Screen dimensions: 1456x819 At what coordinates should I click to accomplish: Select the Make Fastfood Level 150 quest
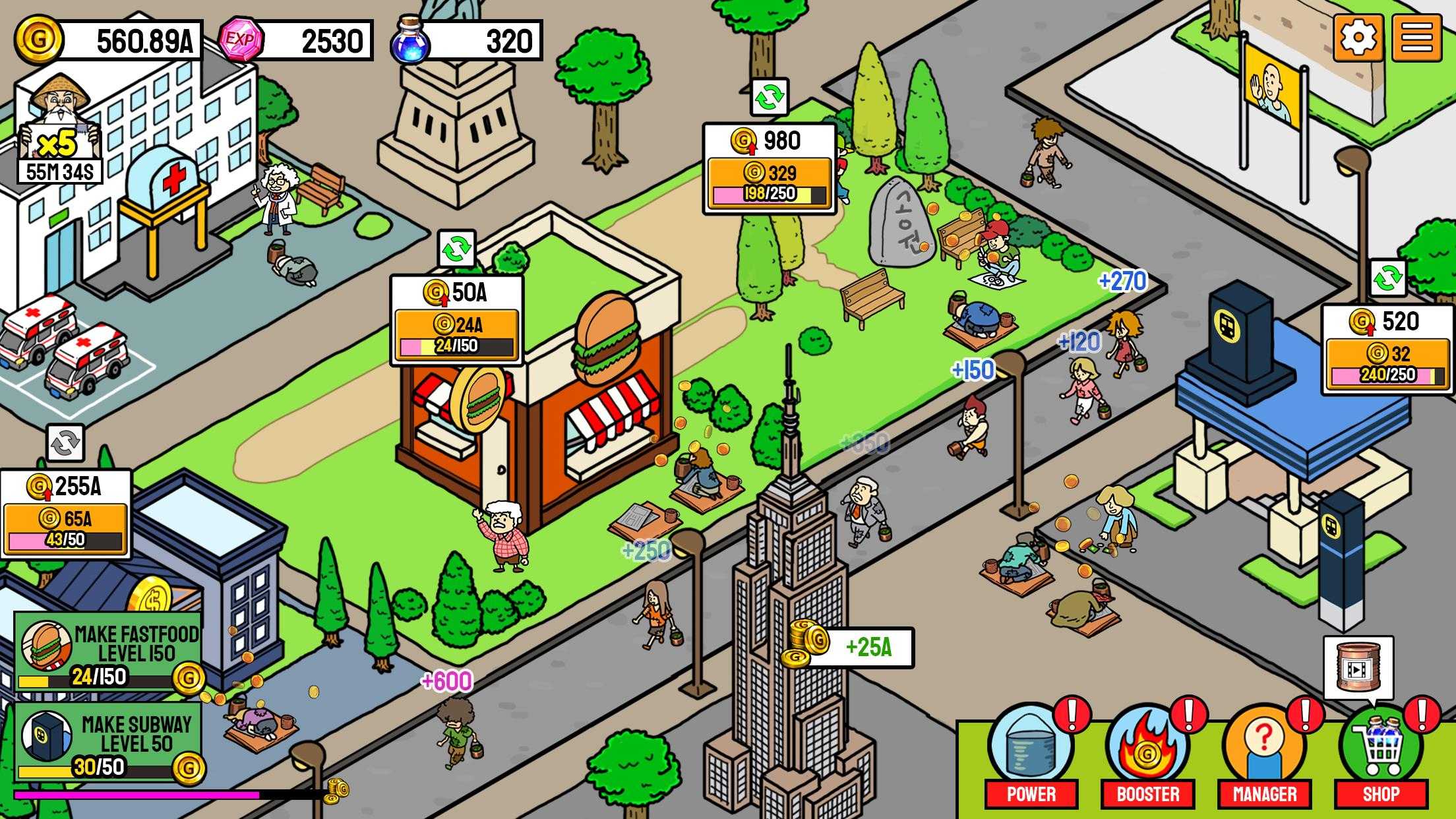click(108, 652)
